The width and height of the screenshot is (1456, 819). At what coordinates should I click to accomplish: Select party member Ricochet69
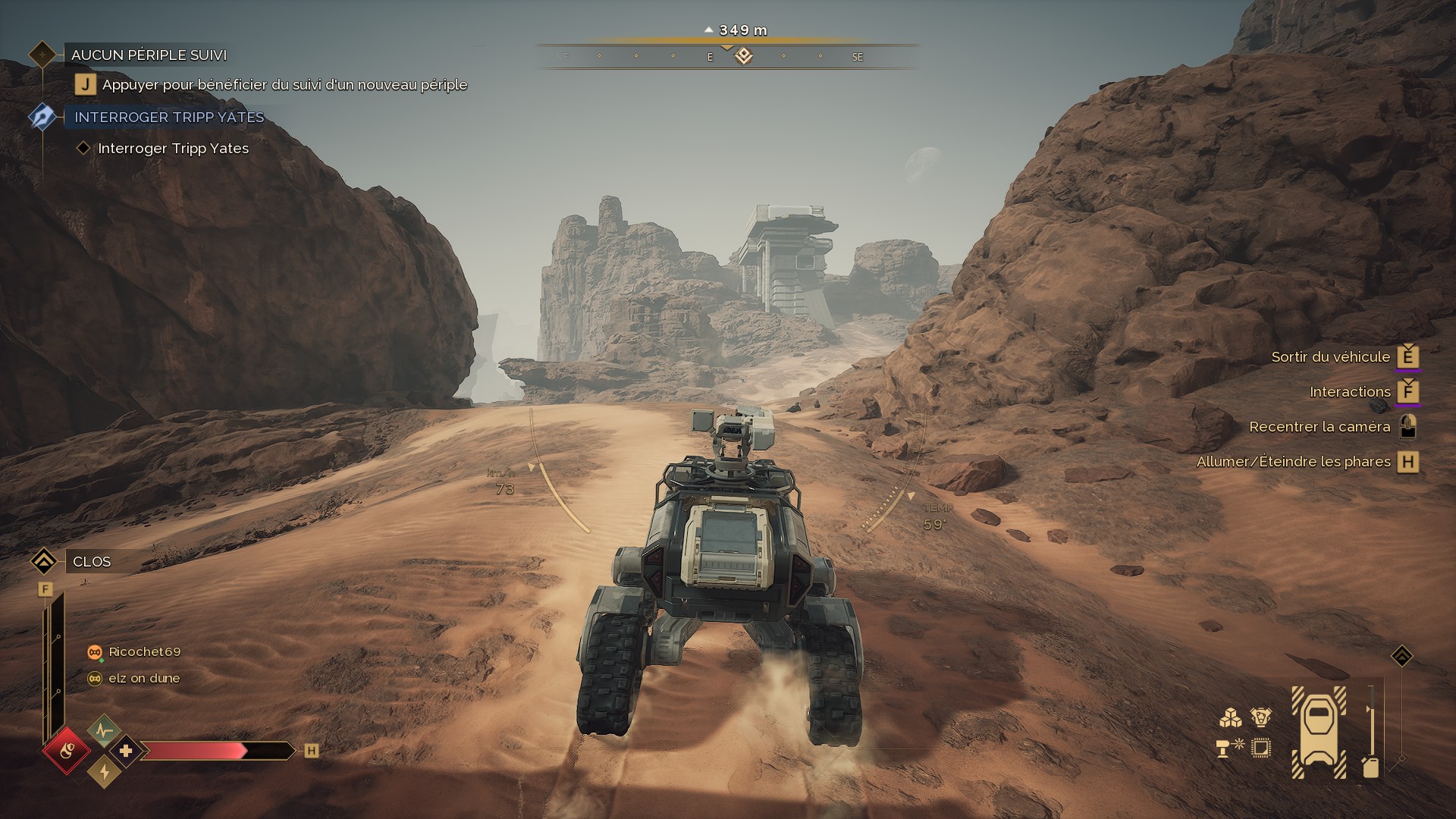click(x=144, y=652)
